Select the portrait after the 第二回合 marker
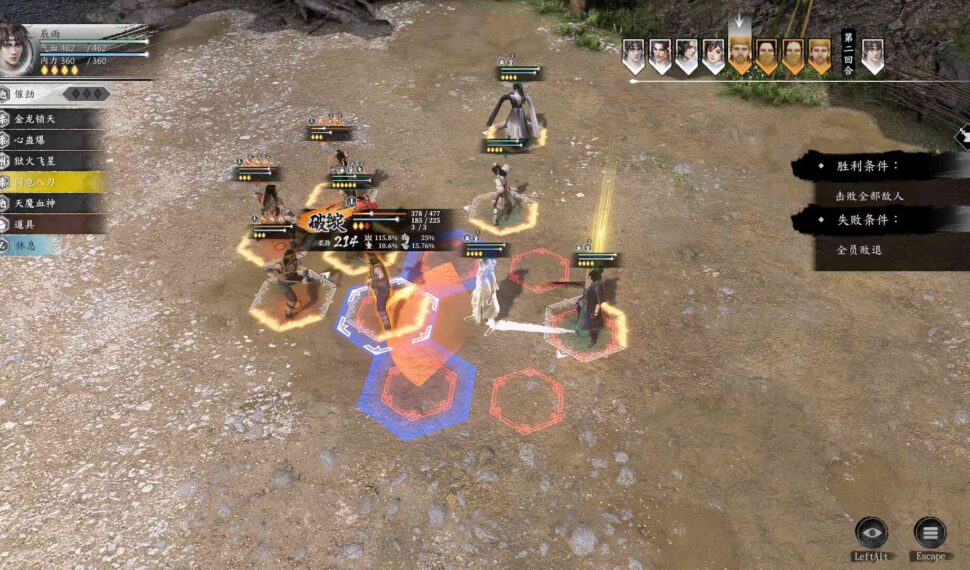The height and width of the screenshot is (570, 970). click(x=872, y=55)
